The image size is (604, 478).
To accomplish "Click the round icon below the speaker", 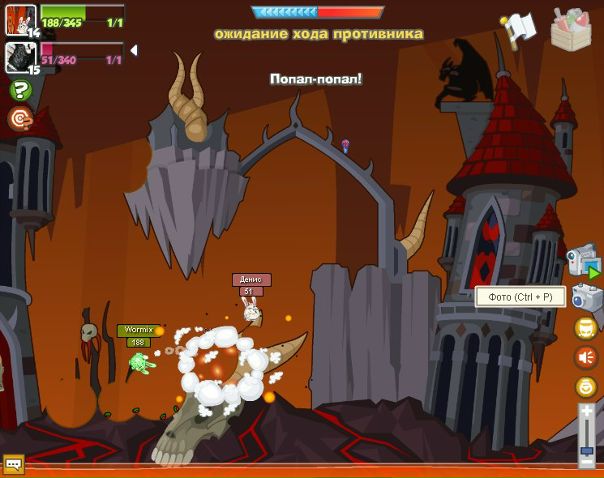I will [x=585, y=387].
